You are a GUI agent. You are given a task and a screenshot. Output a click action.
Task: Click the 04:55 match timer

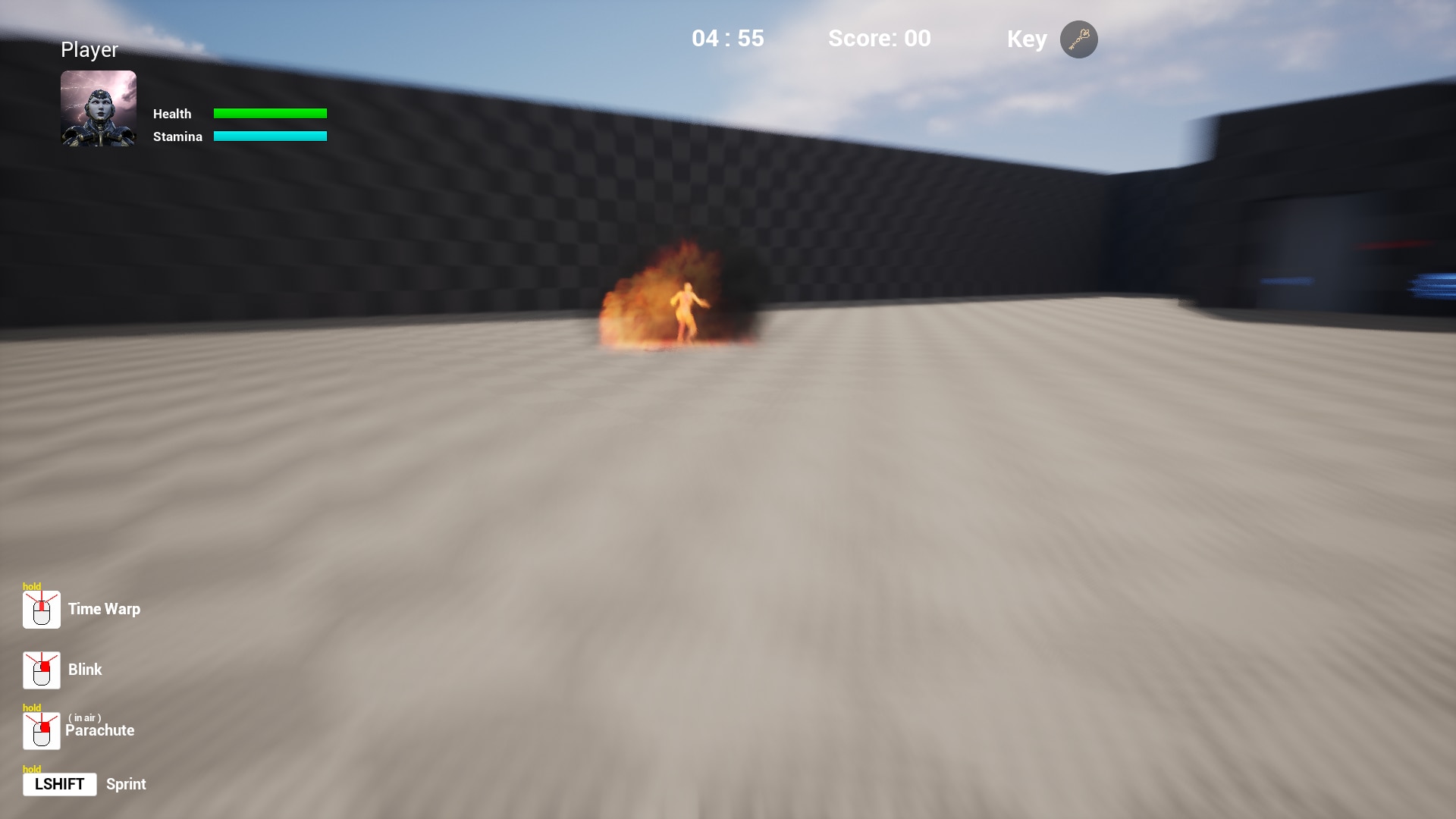click(727, 38)
